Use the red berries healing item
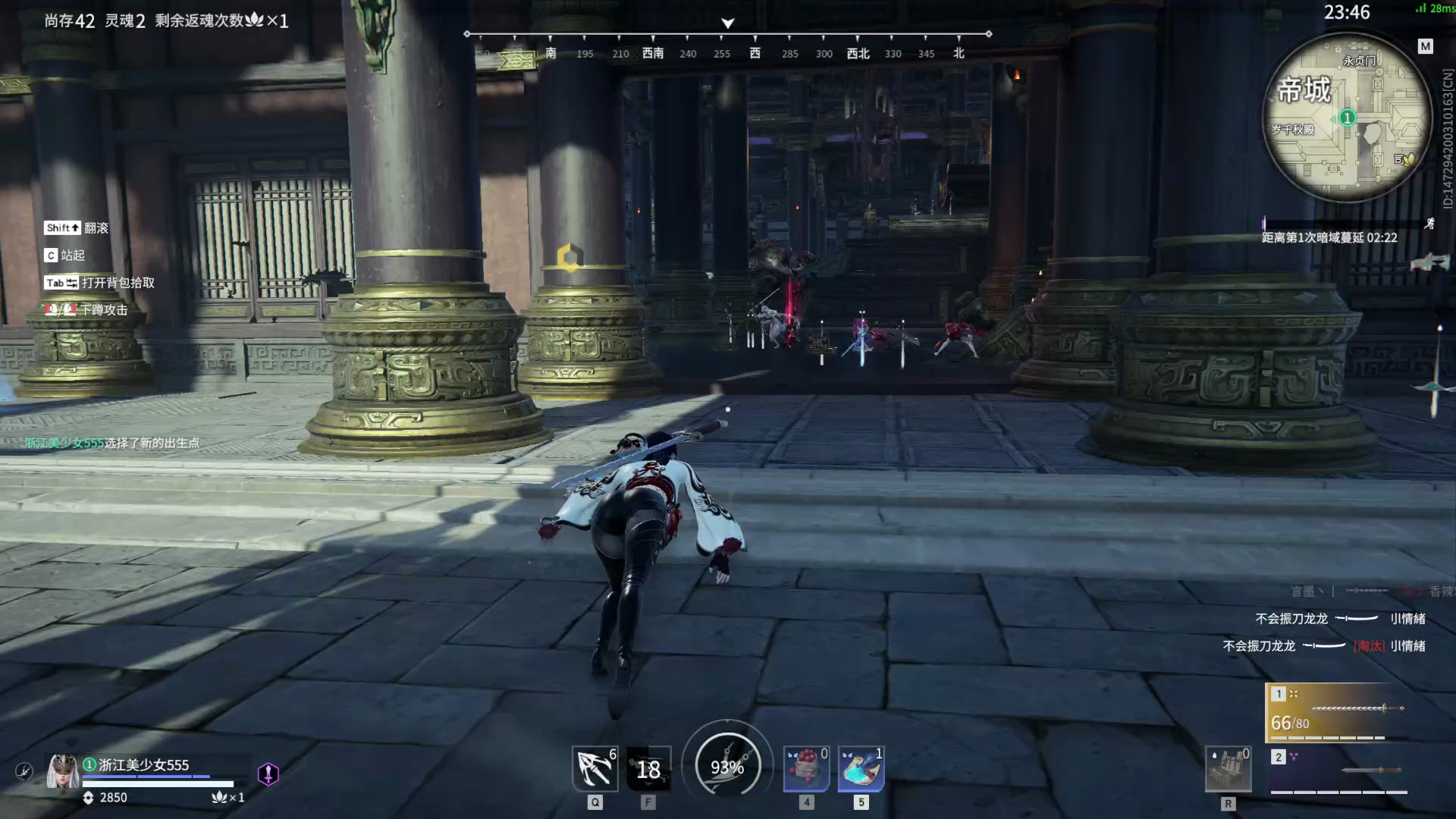Screen dimensions: 1456x819 coord(805,768)
